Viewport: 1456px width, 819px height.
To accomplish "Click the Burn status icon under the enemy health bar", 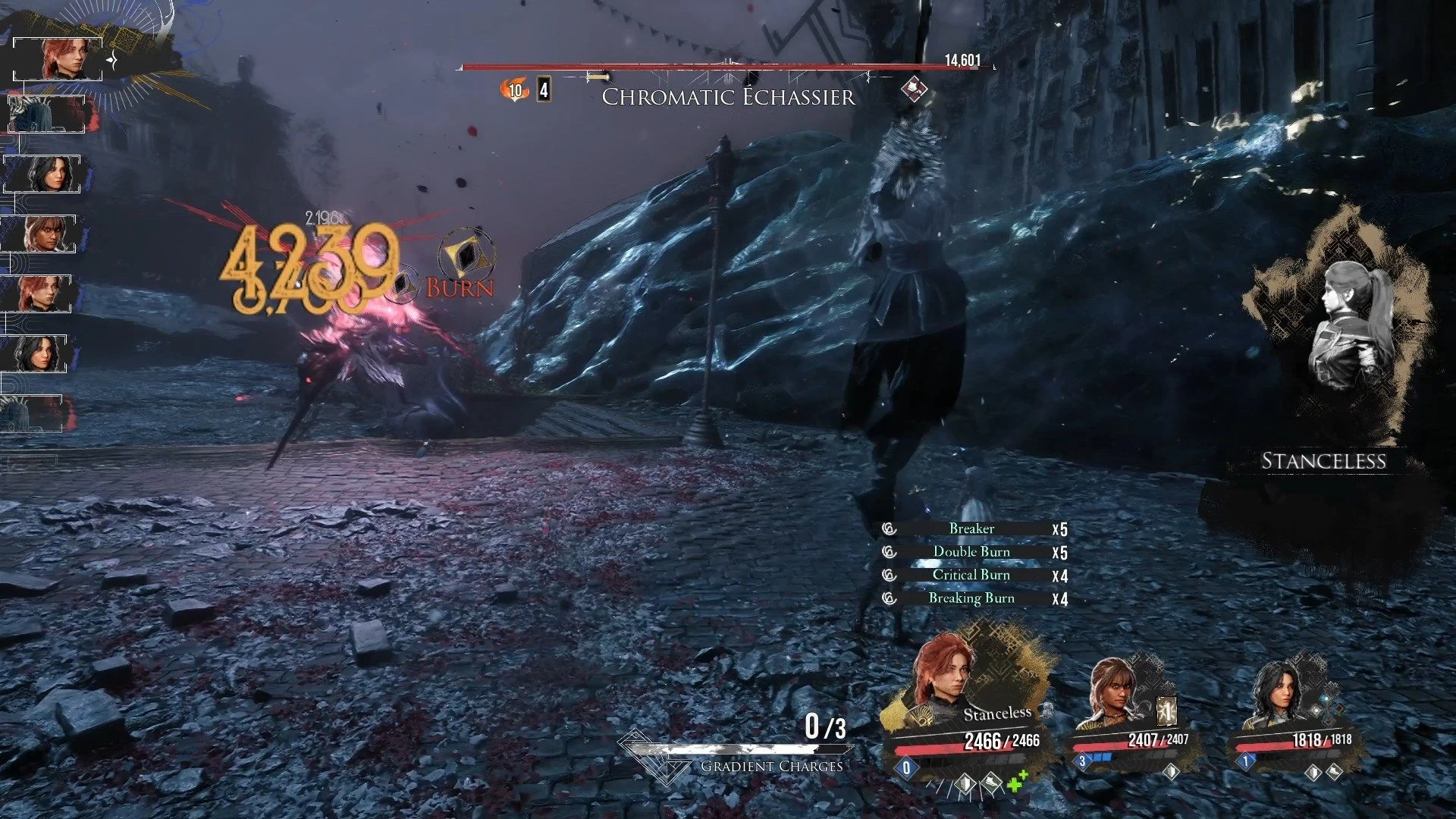I will coord(514,90).
